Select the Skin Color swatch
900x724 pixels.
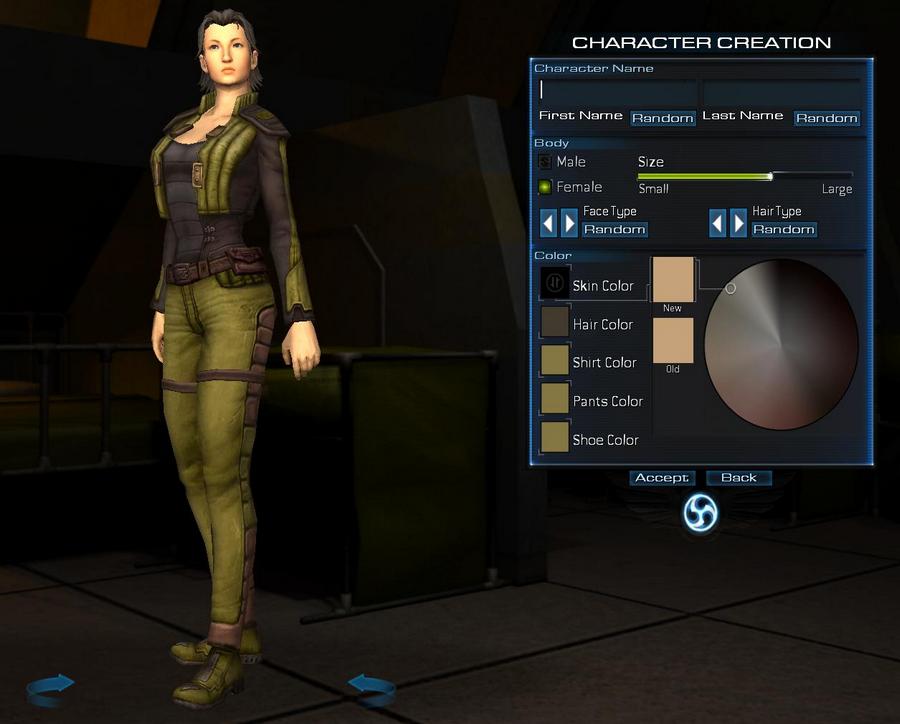pos(555,283)
